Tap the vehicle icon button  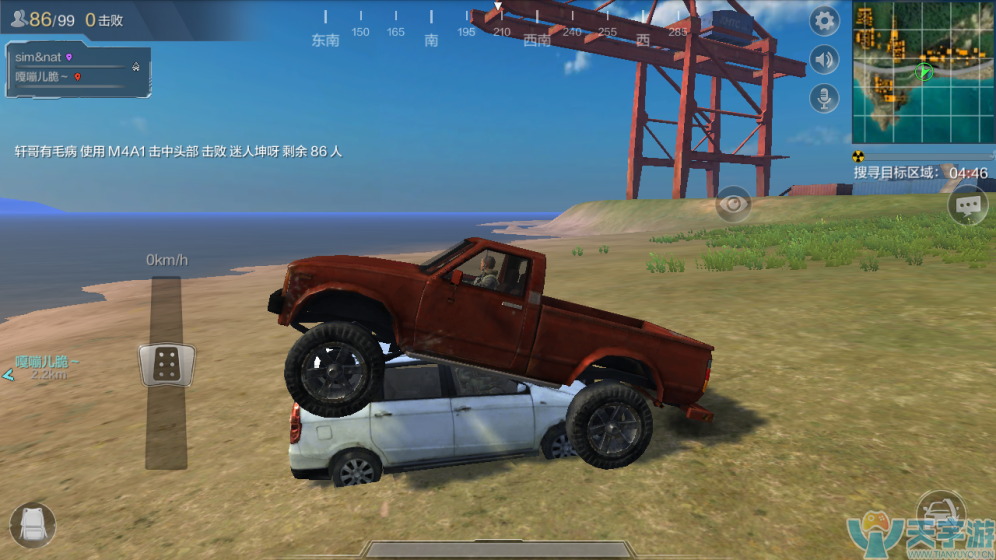(x=940, y=512)
